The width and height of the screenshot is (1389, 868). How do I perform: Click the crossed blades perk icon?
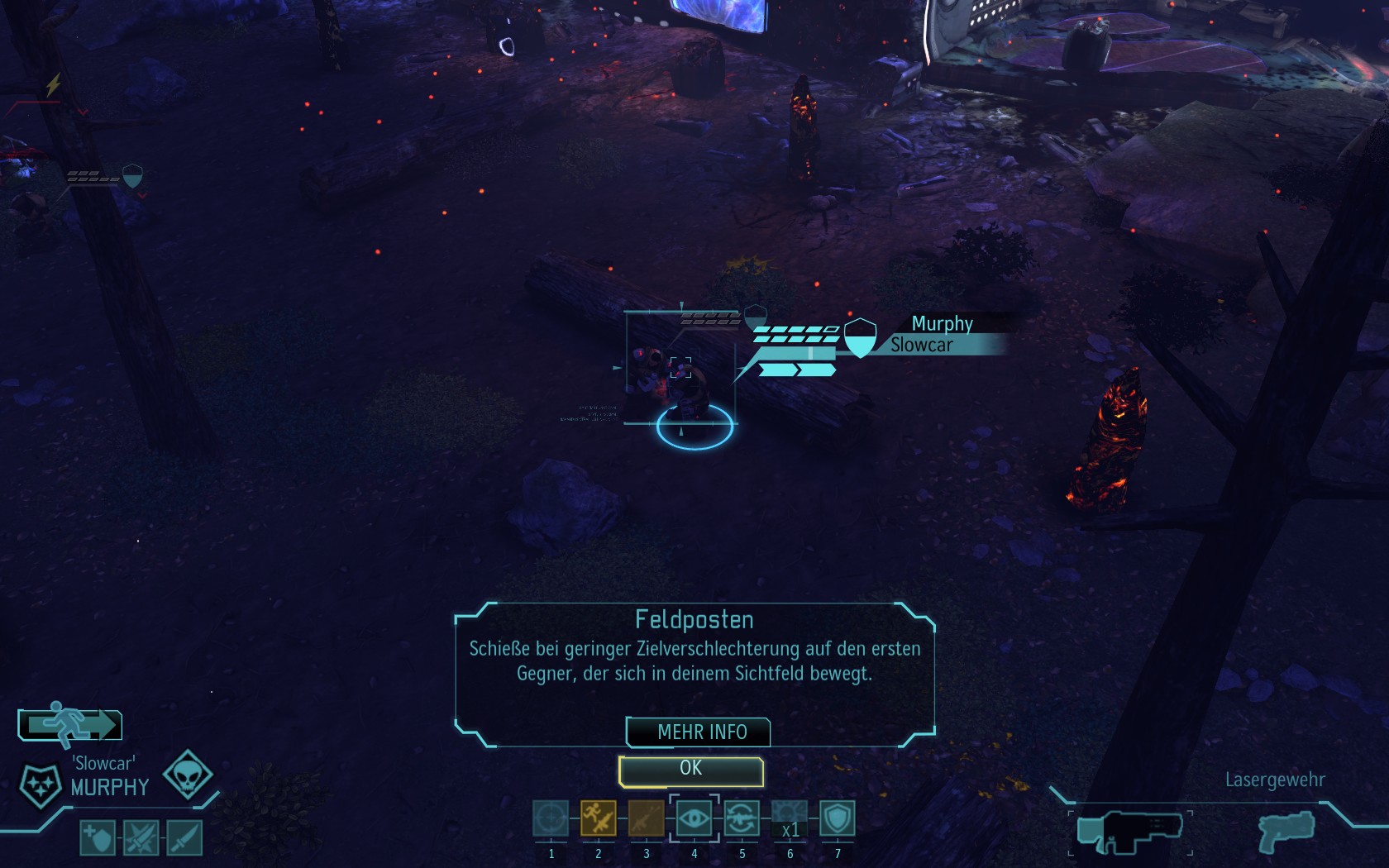pyautogui.click(x=141, y=838)
